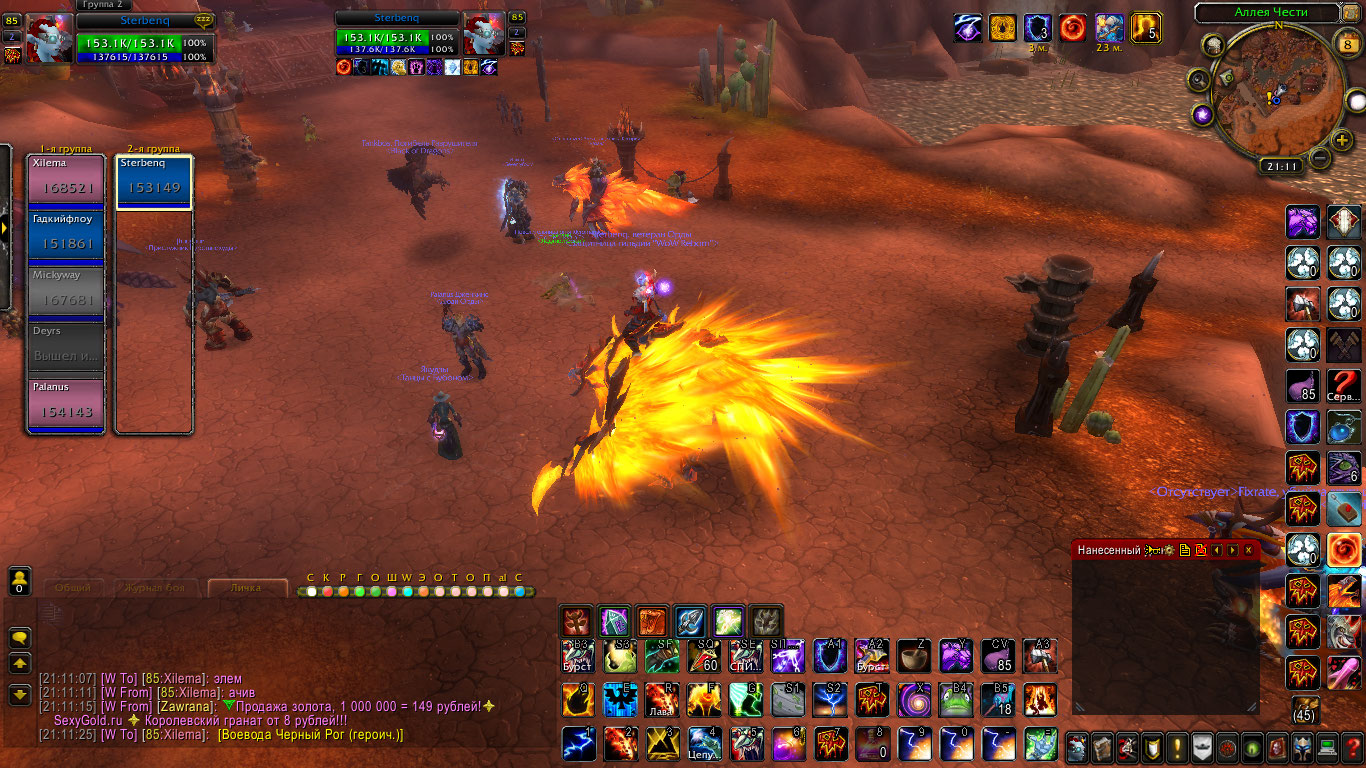Zoom out the minimap with minus button
The height and width of the screenshot is (768, 1366).
click(x=1320, y=157)
